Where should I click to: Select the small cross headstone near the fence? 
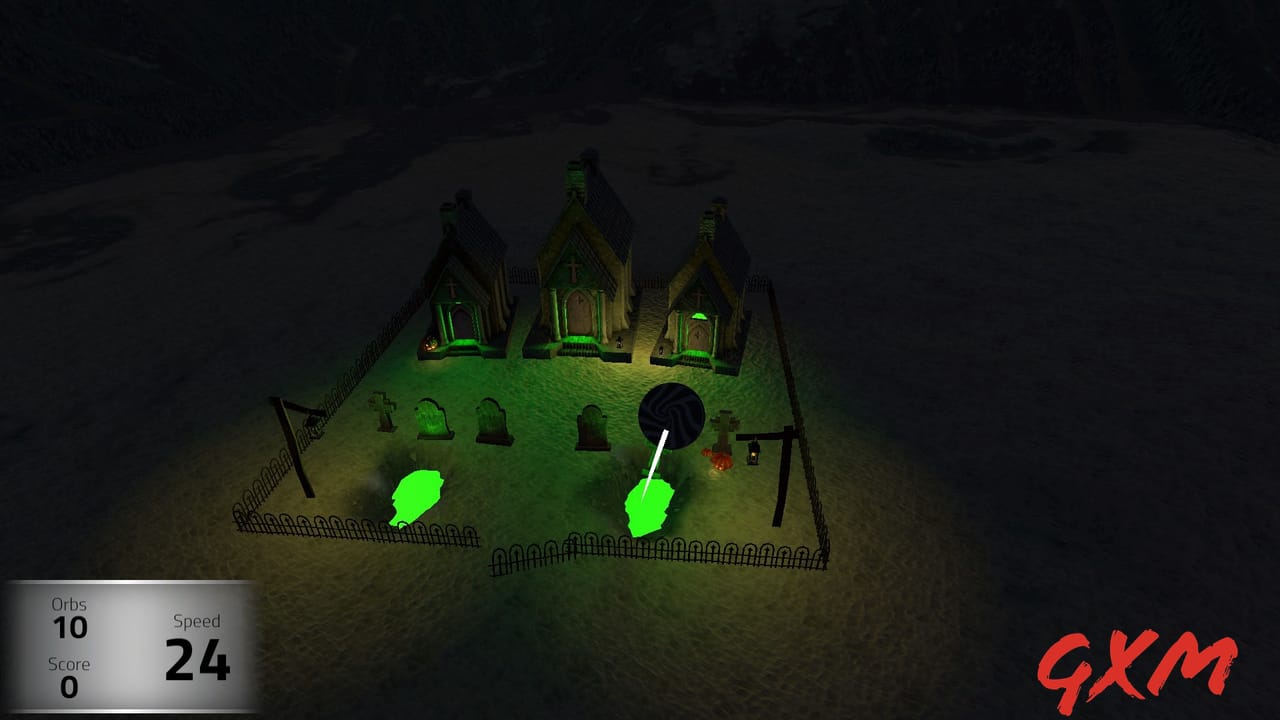pyautogui.click(x=380, y=412)
